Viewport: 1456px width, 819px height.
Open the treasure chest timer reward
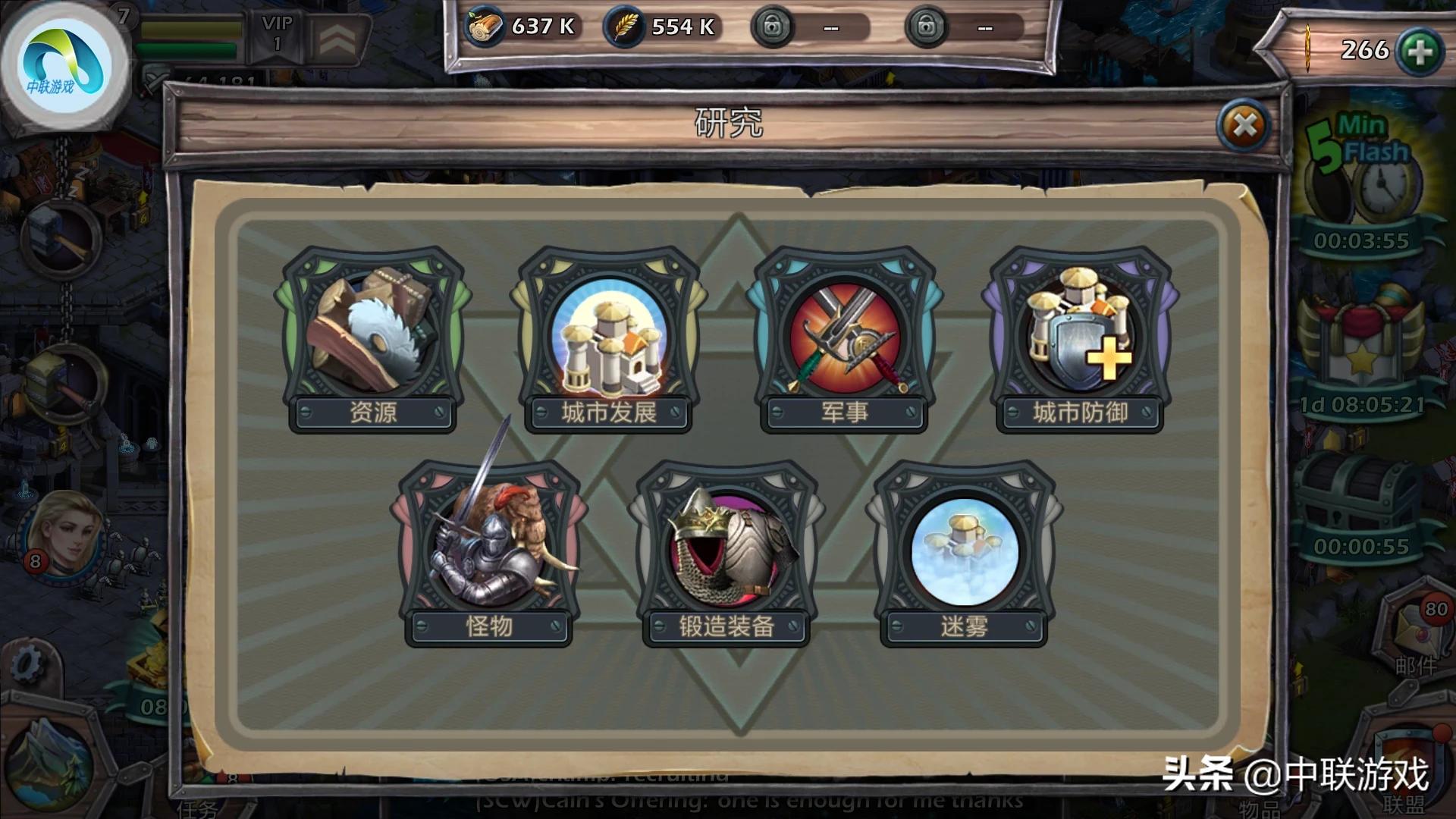click(1360, 500)
